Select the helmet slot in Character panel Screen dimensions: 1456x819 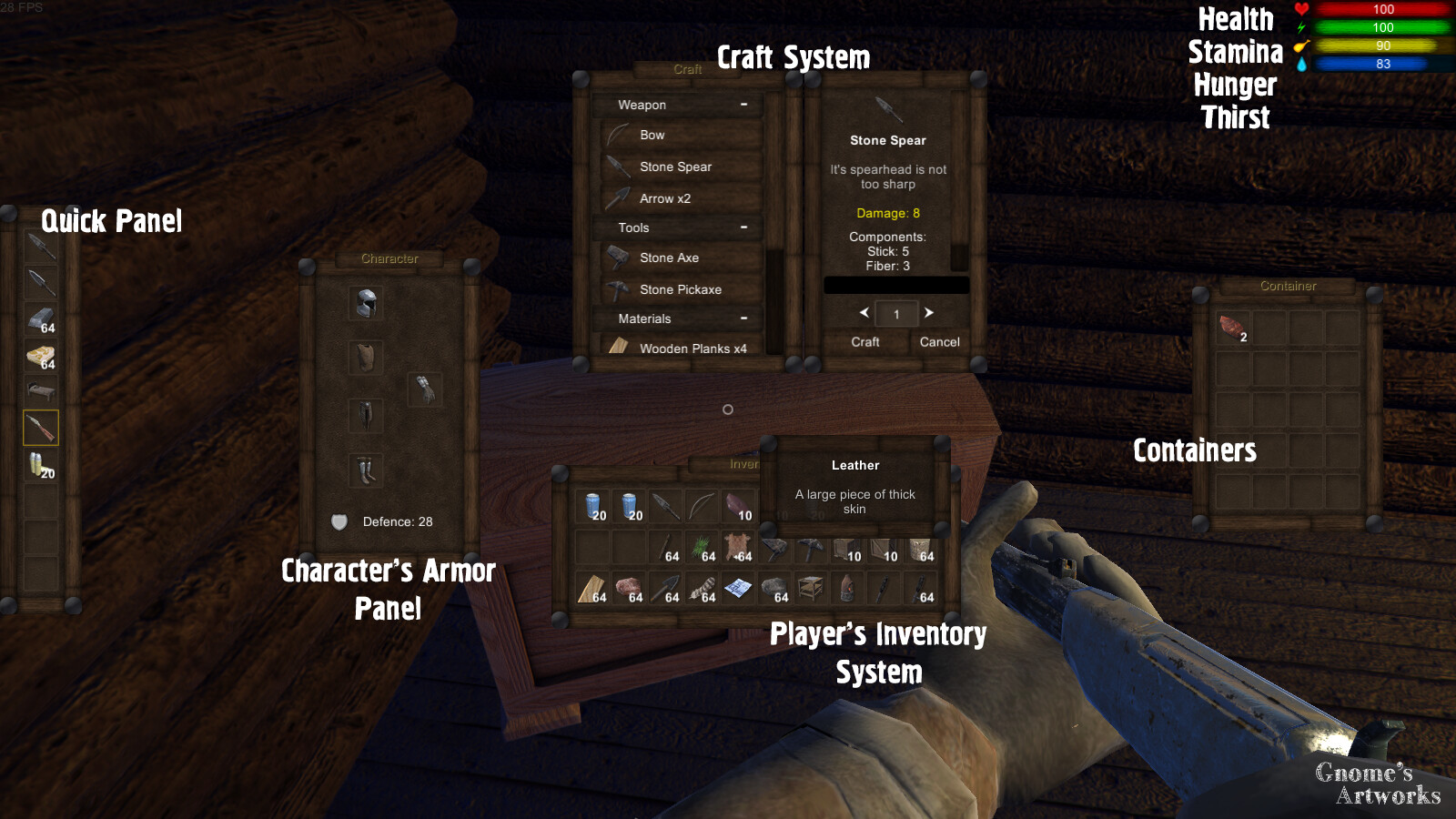[x=365, y=303]
